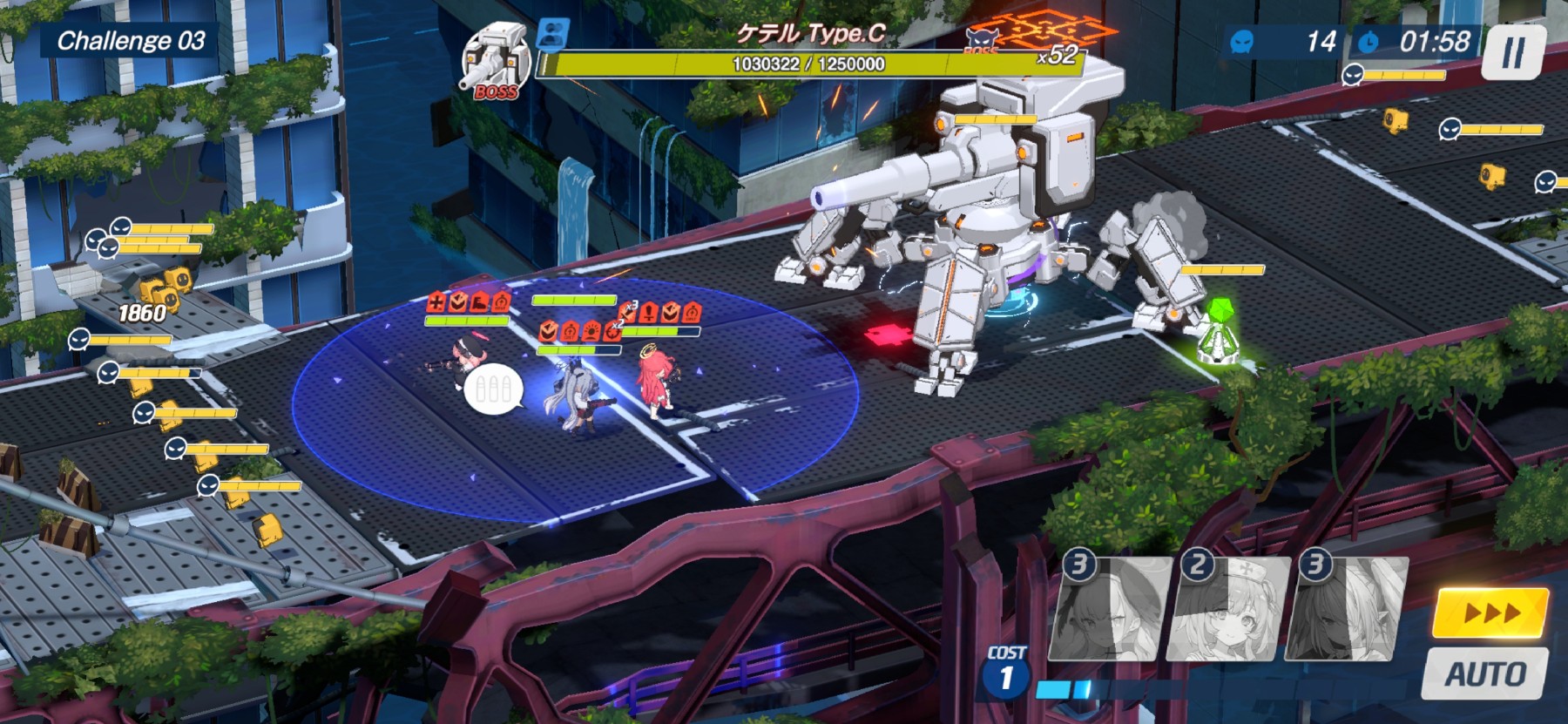Select the nurse-cap student skill card

1233,609
